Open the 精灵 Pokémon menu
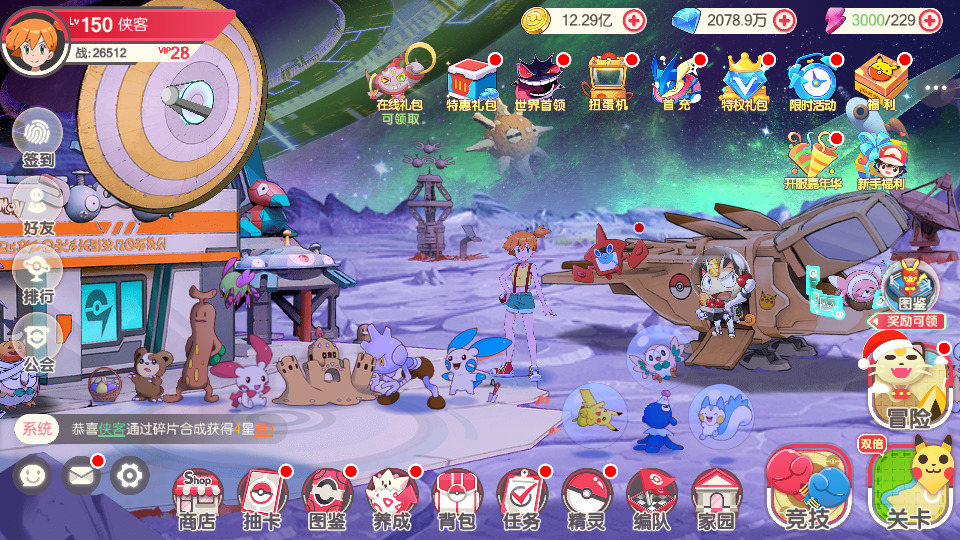This screenshot has height=540, width=960. coord(586,497)
